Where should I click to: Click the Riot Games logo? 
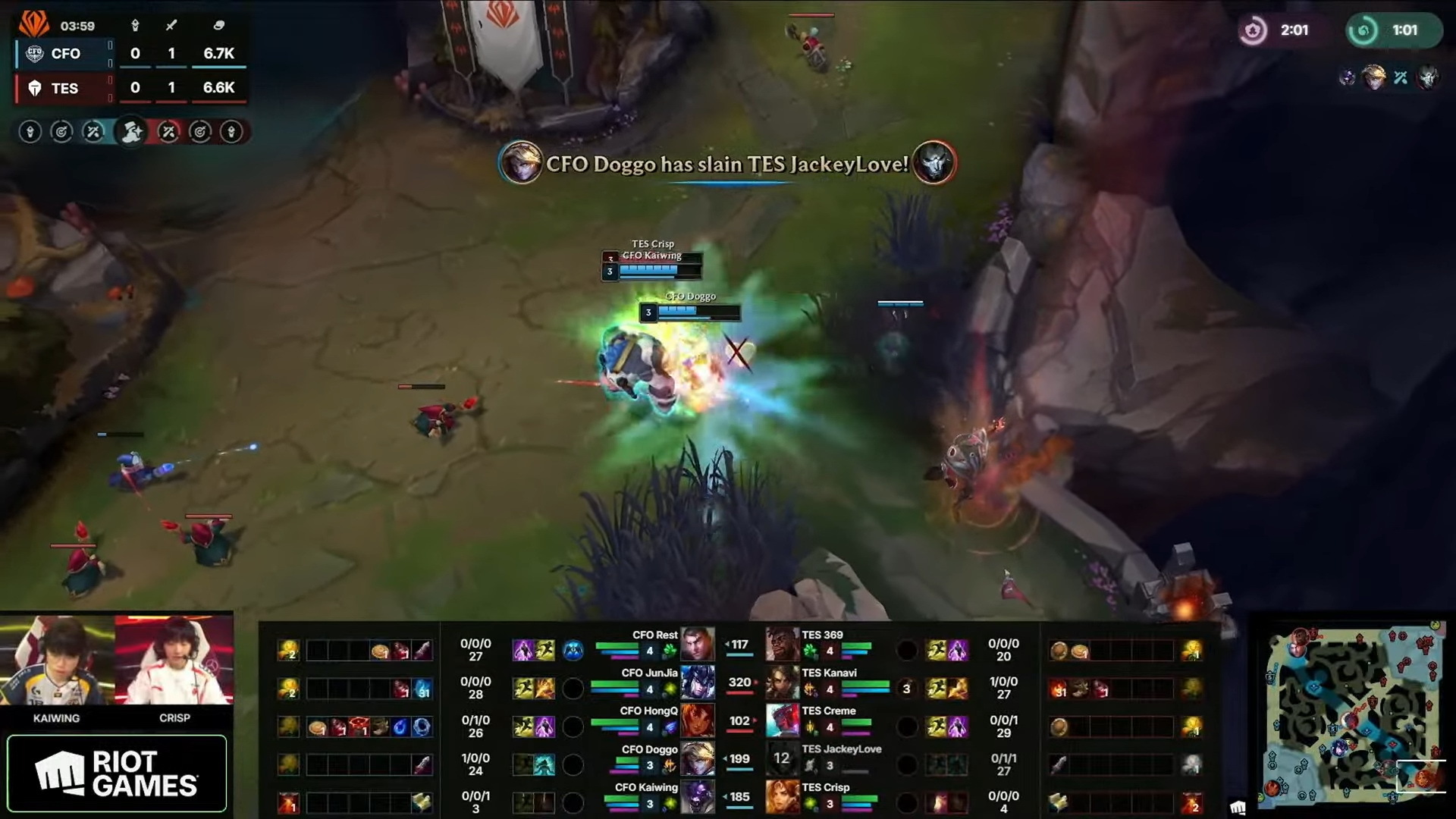coord(118,772)
